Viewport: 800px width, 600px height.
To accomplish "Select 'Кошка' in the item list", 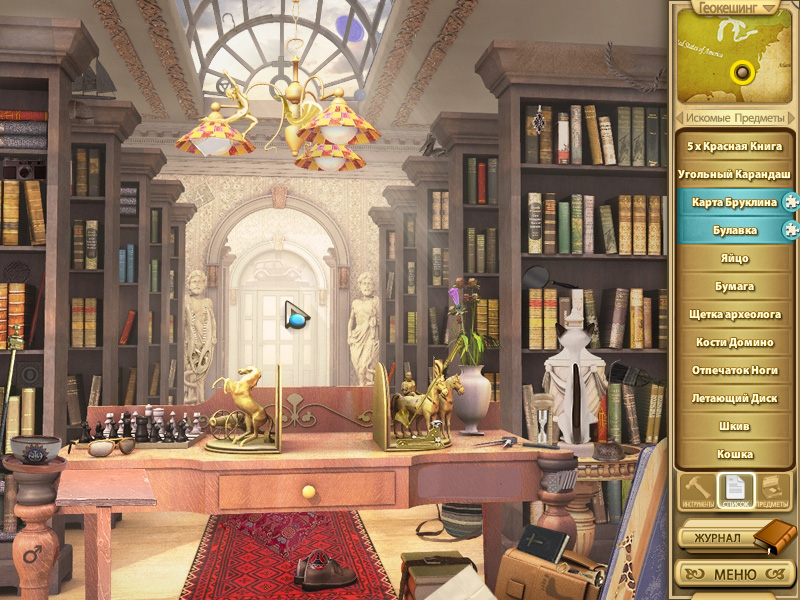I will coord(734,454).
